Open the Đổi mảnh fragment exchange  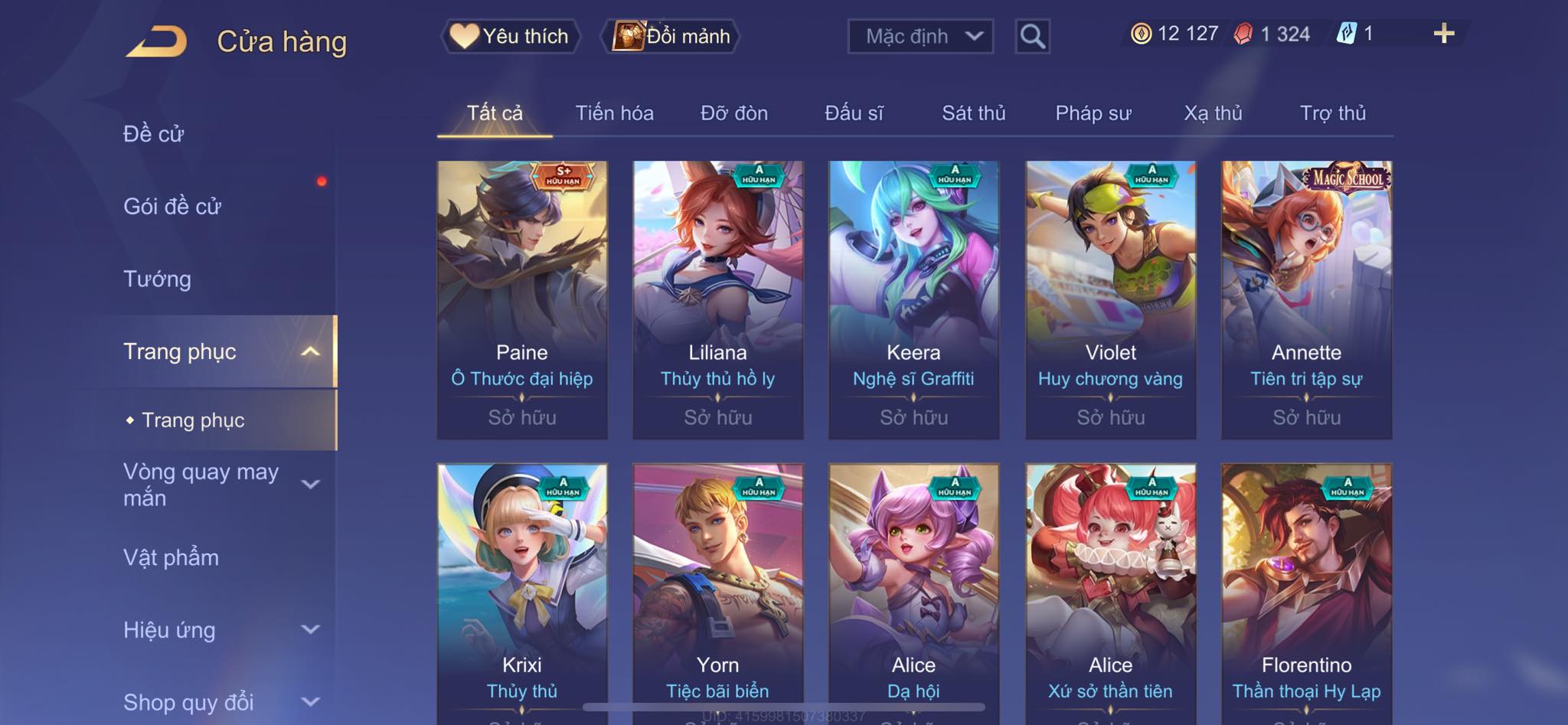[672, 36]
